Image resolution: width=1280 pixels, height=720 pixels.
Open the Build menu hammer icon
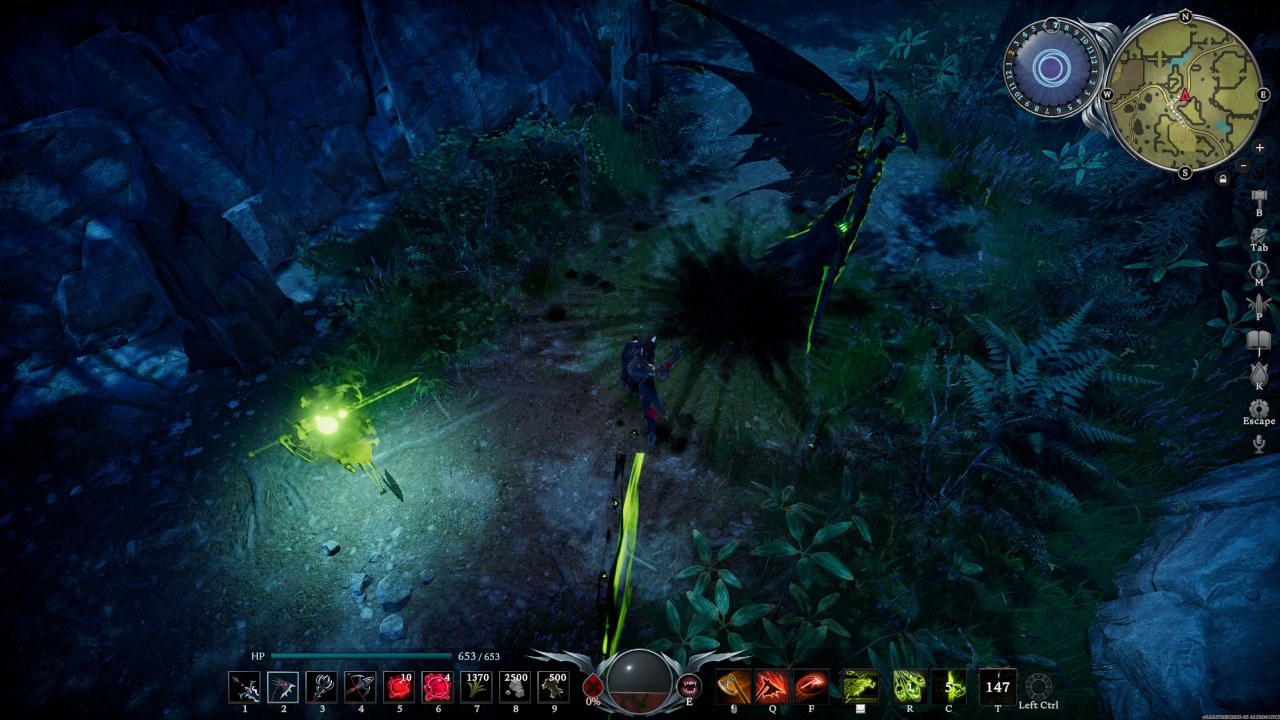pos(1259,196)
